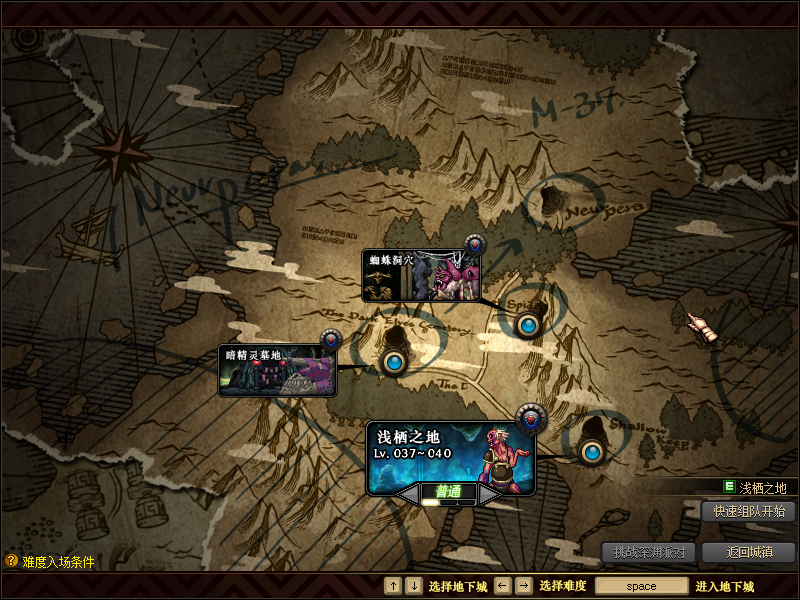Start quick party with 快速组队开始
800x600 pixels.
click(748, 511)
